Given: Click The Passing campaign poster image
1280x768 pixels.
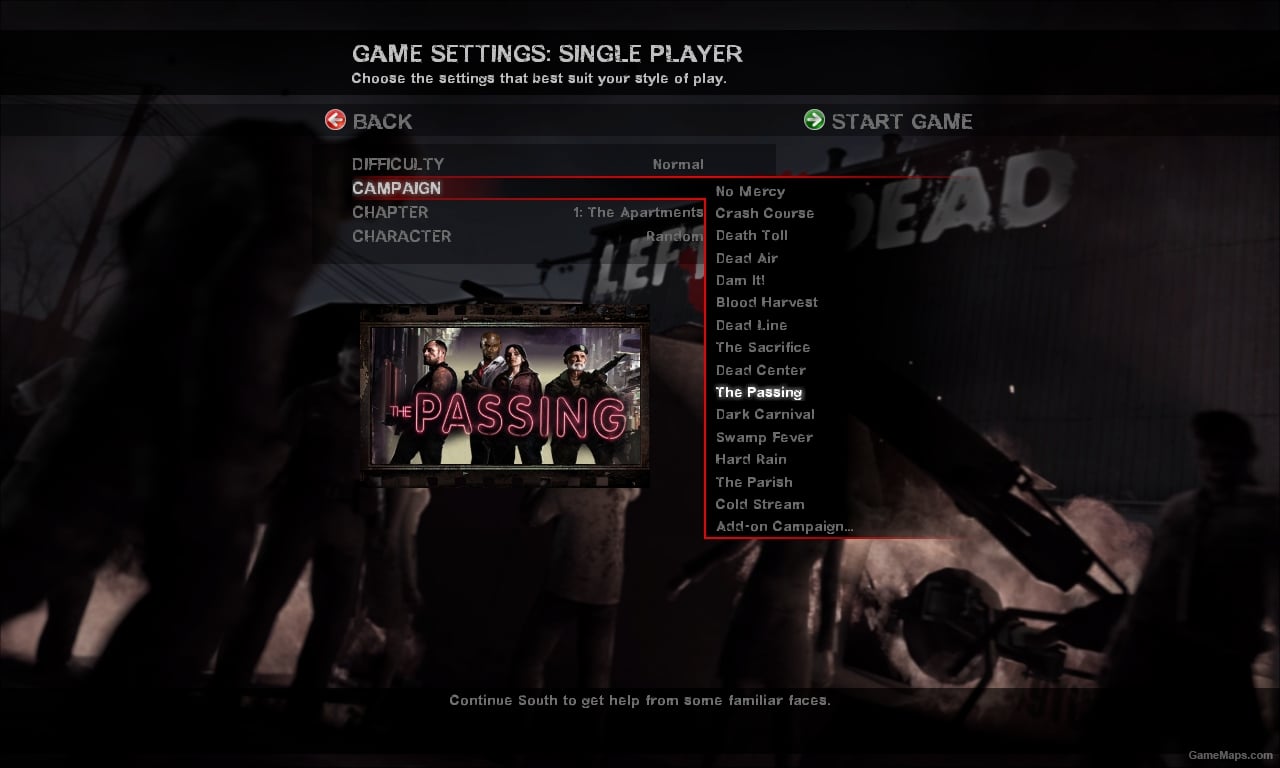Looking at the screenshot, I should pos(500,394).
